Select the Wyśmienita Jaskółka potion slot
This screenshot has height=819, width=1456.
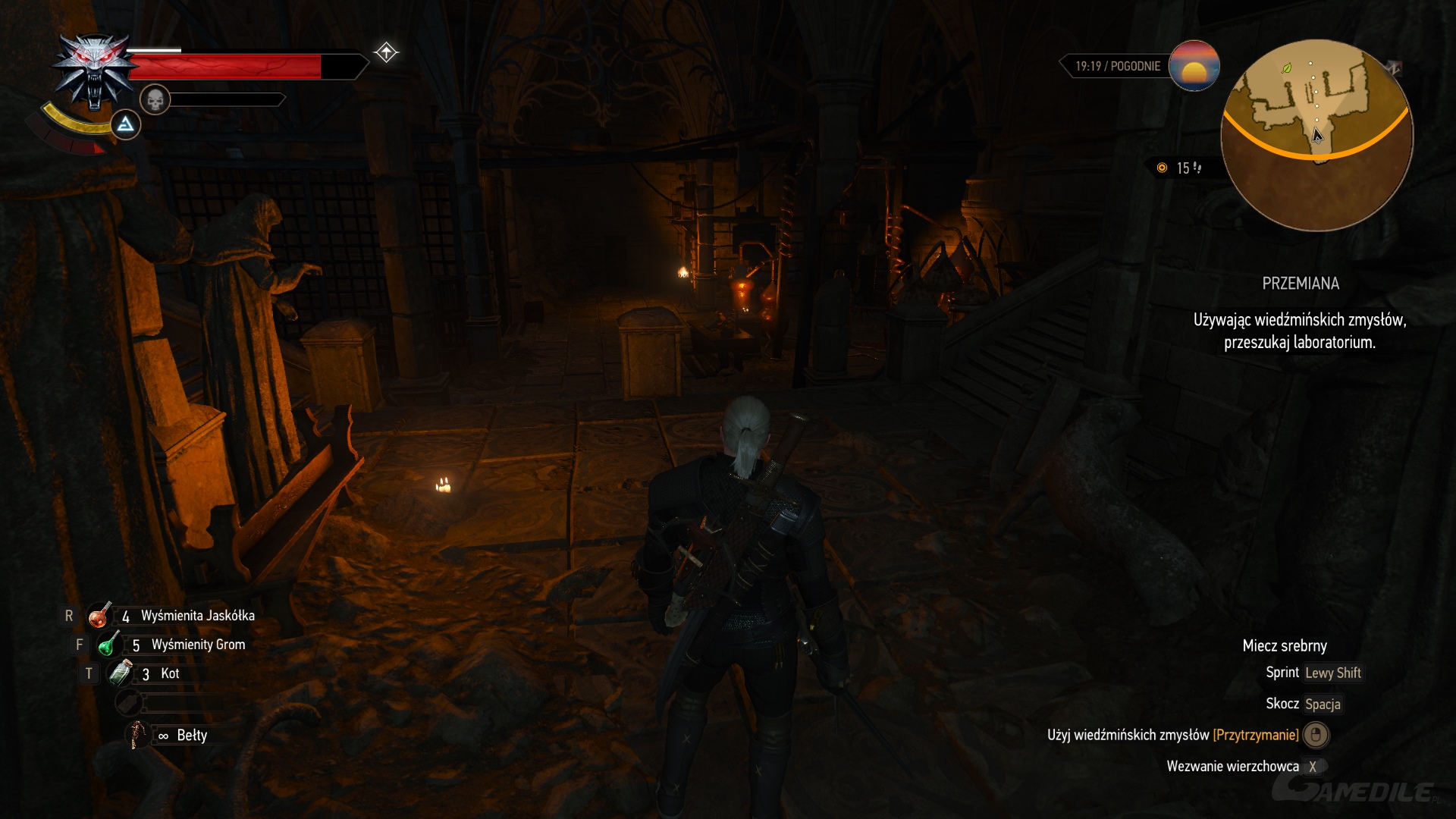coord(99,616)
